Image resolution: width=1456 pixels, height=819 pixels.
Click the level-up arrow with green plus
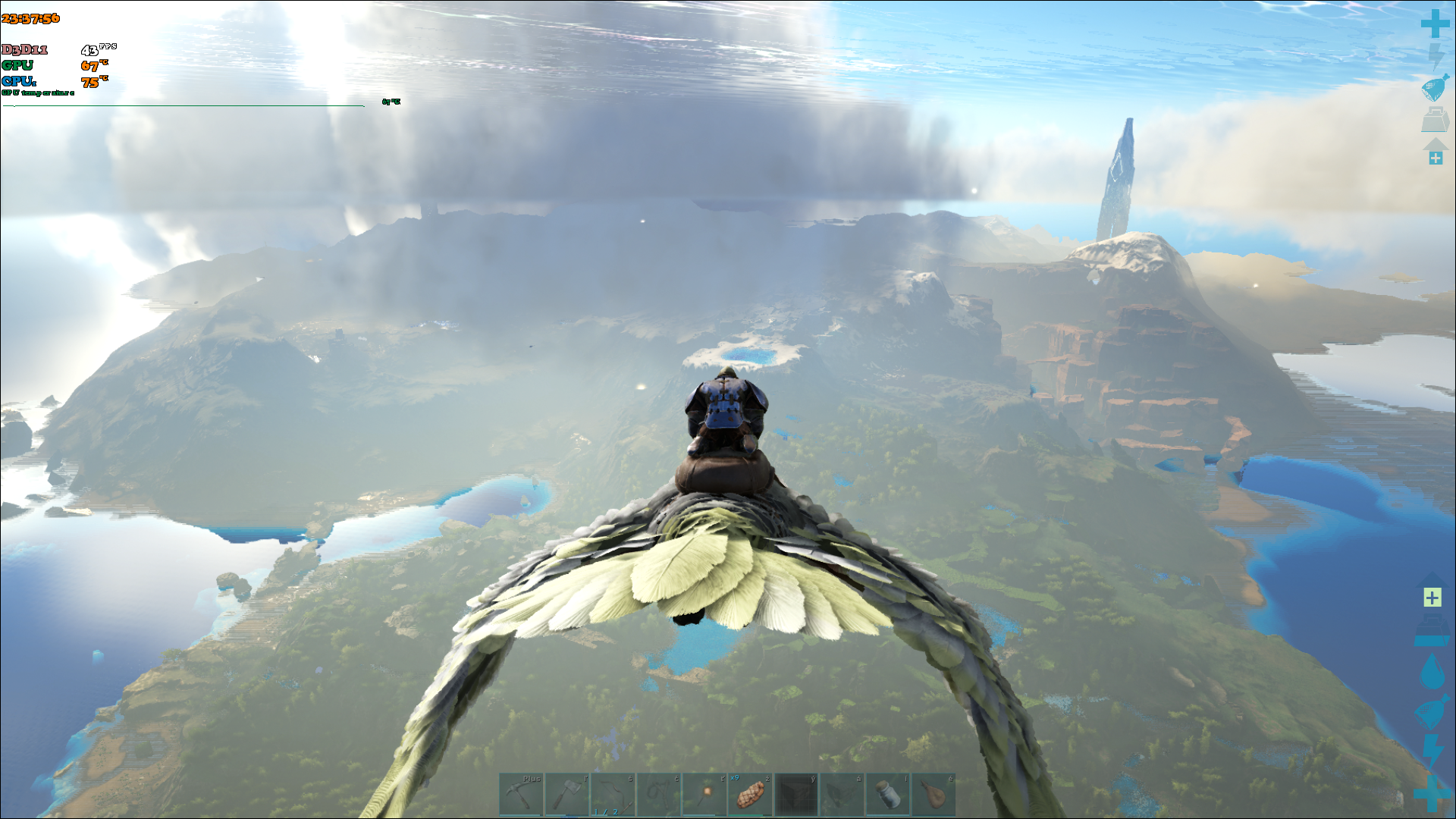(1432, 591)
